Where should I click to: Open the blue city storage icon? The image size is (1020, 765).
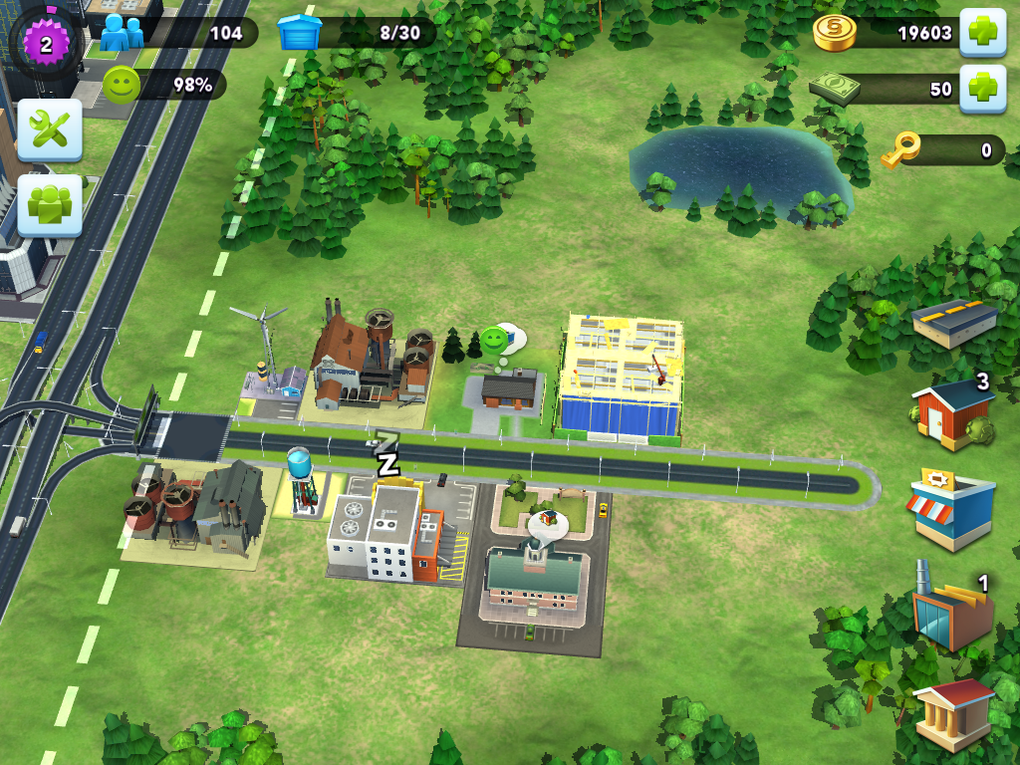300,32
